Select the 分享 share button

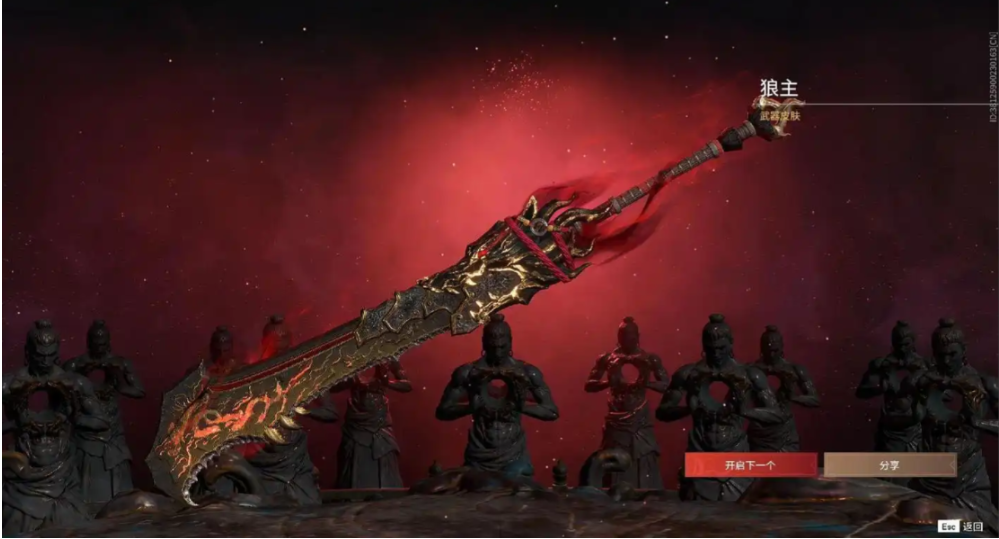coord(889,465)
